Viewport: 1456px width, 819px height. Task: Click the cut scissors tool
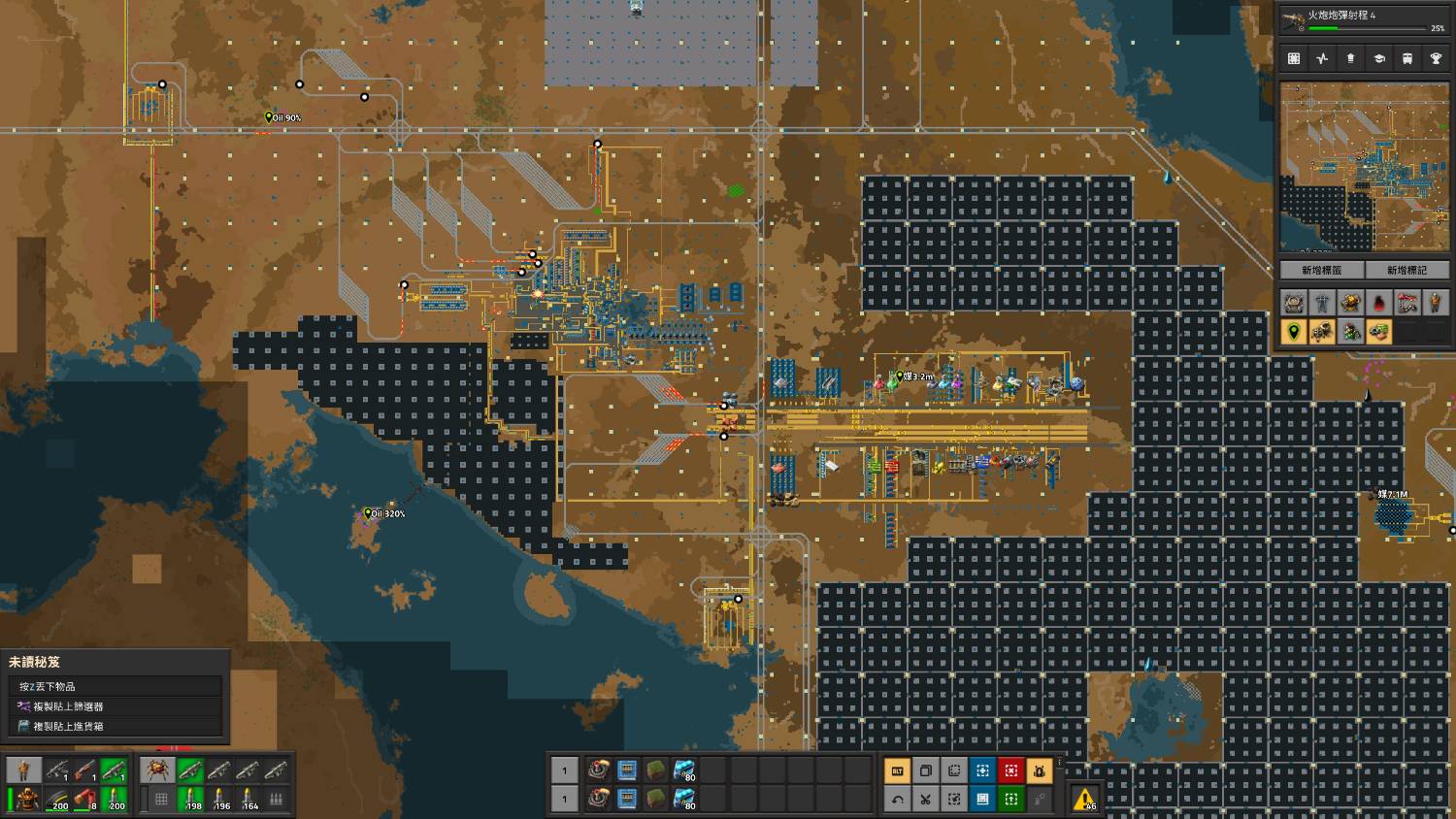[925, 800]
